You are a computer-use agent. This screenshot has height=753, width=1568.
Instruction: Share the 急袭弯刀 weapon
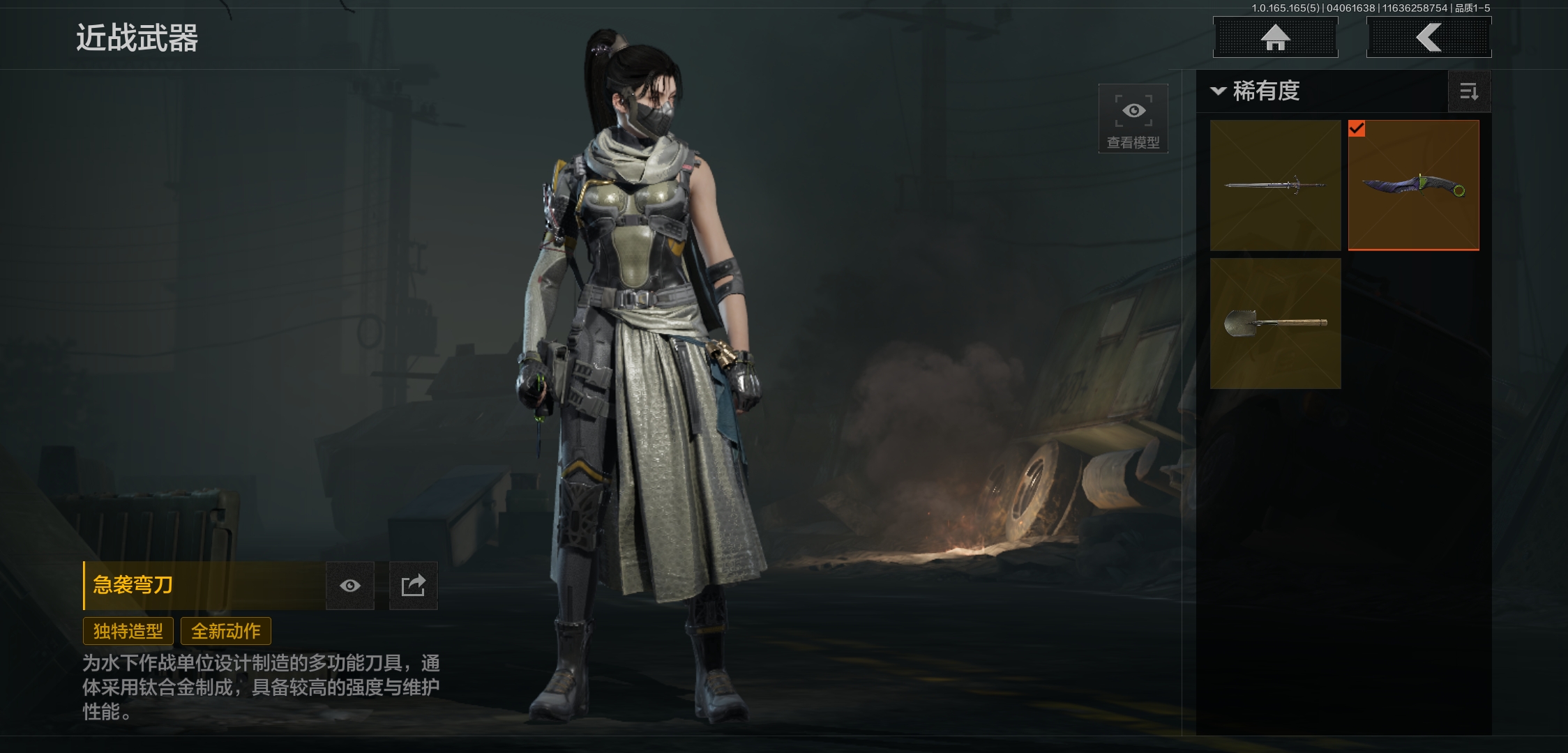click(413, 586)
